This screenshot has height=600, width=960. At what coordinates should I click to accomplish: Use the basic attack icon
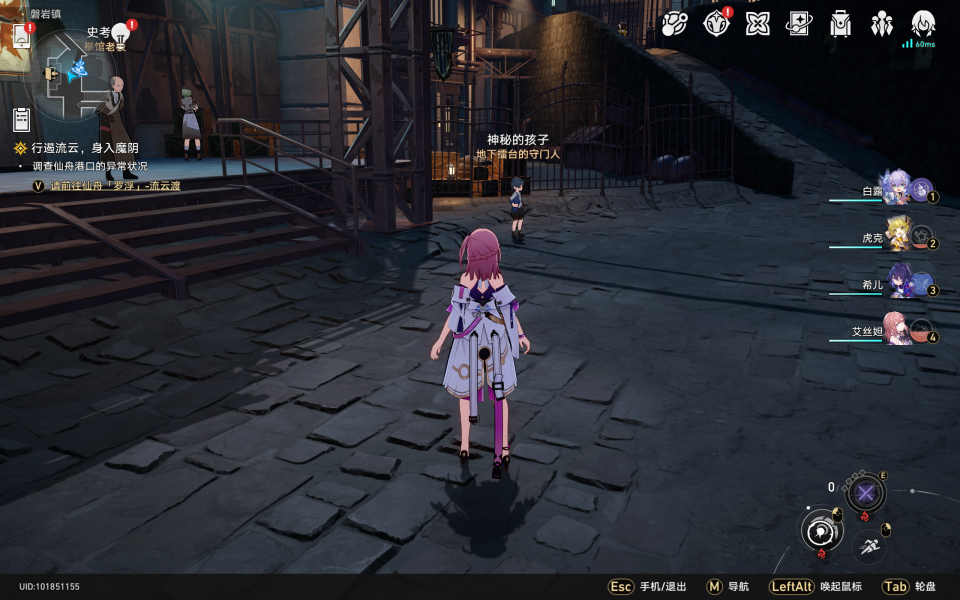tap(821, 530)
